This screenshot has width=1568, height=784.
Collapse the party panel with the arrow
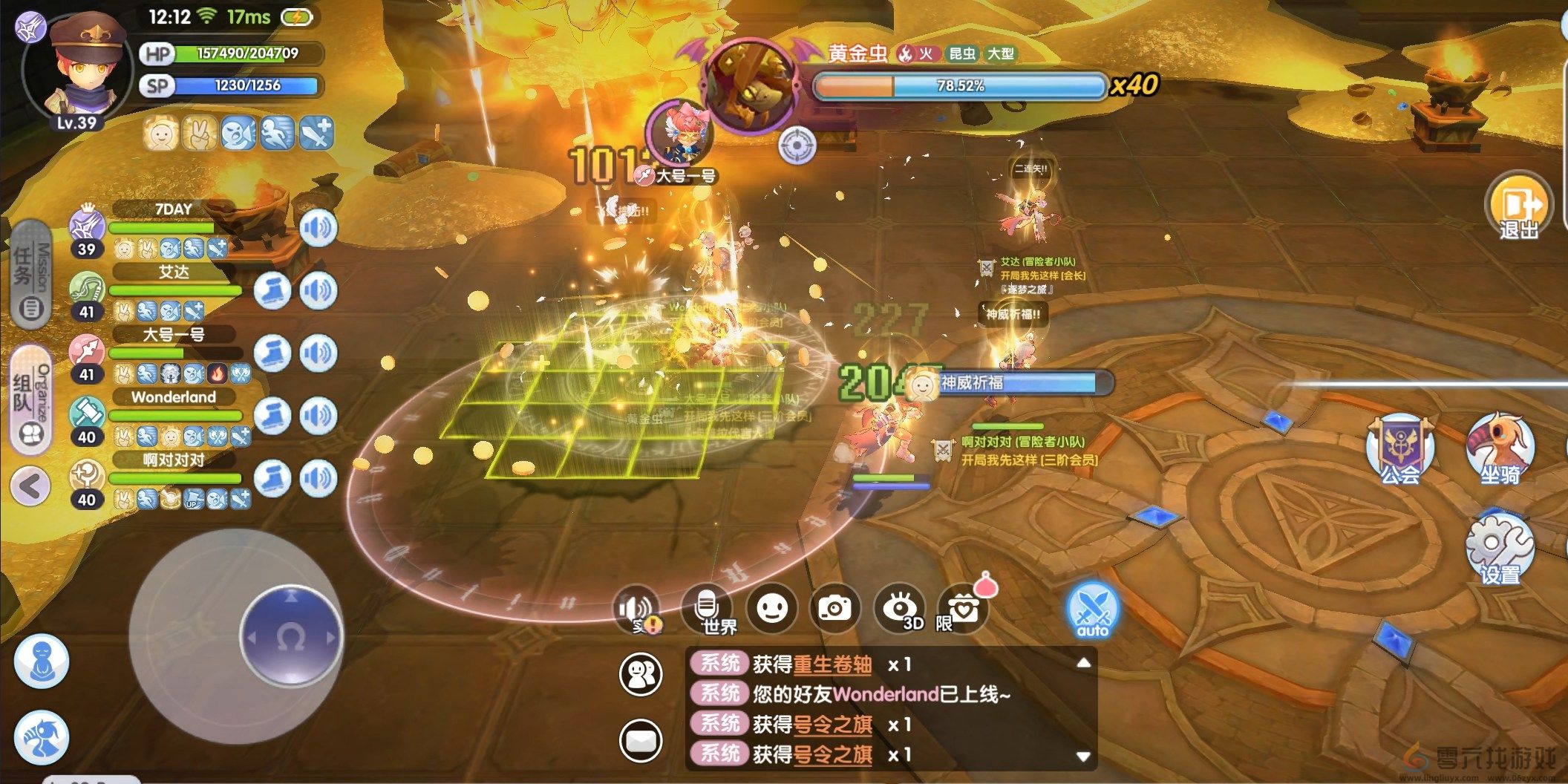coord(30,486)
